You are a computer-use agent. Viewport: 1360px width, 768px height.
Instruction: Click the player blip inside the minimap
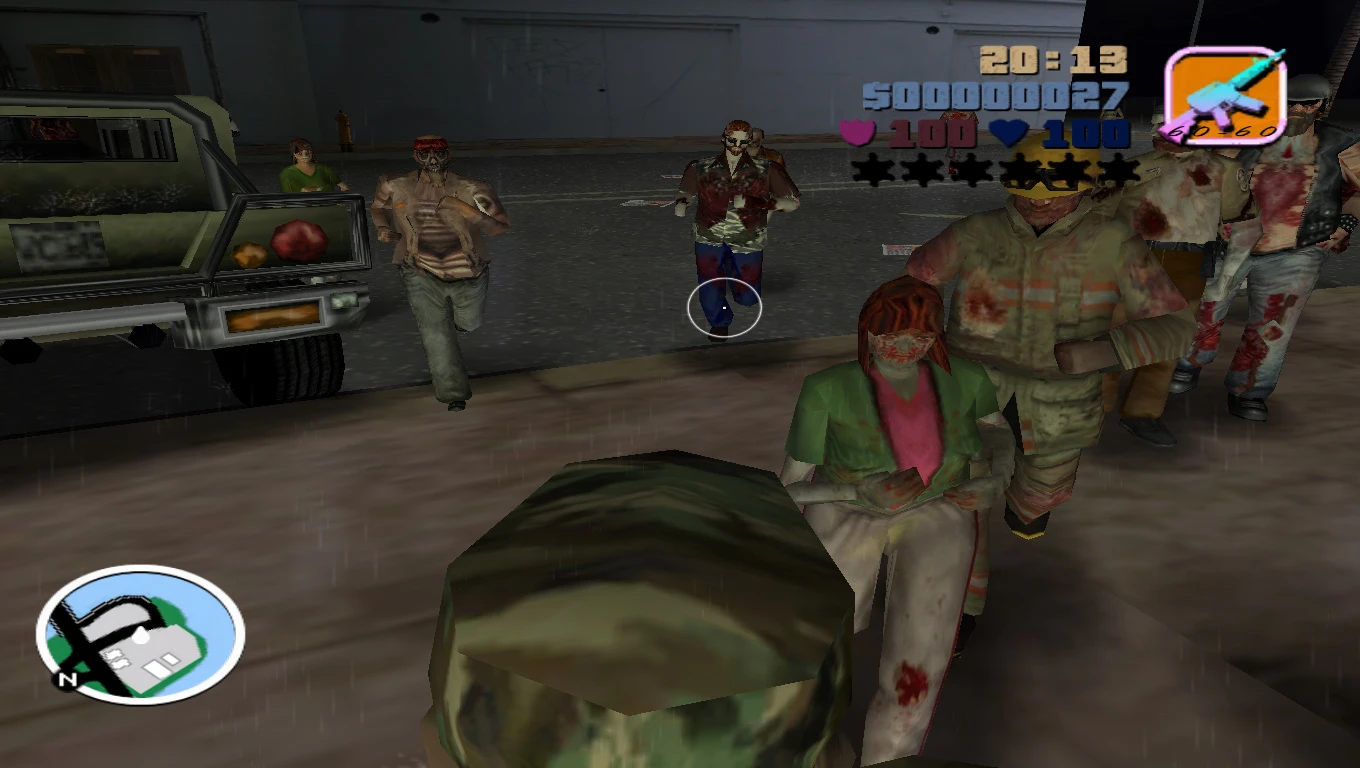point(141,634)
